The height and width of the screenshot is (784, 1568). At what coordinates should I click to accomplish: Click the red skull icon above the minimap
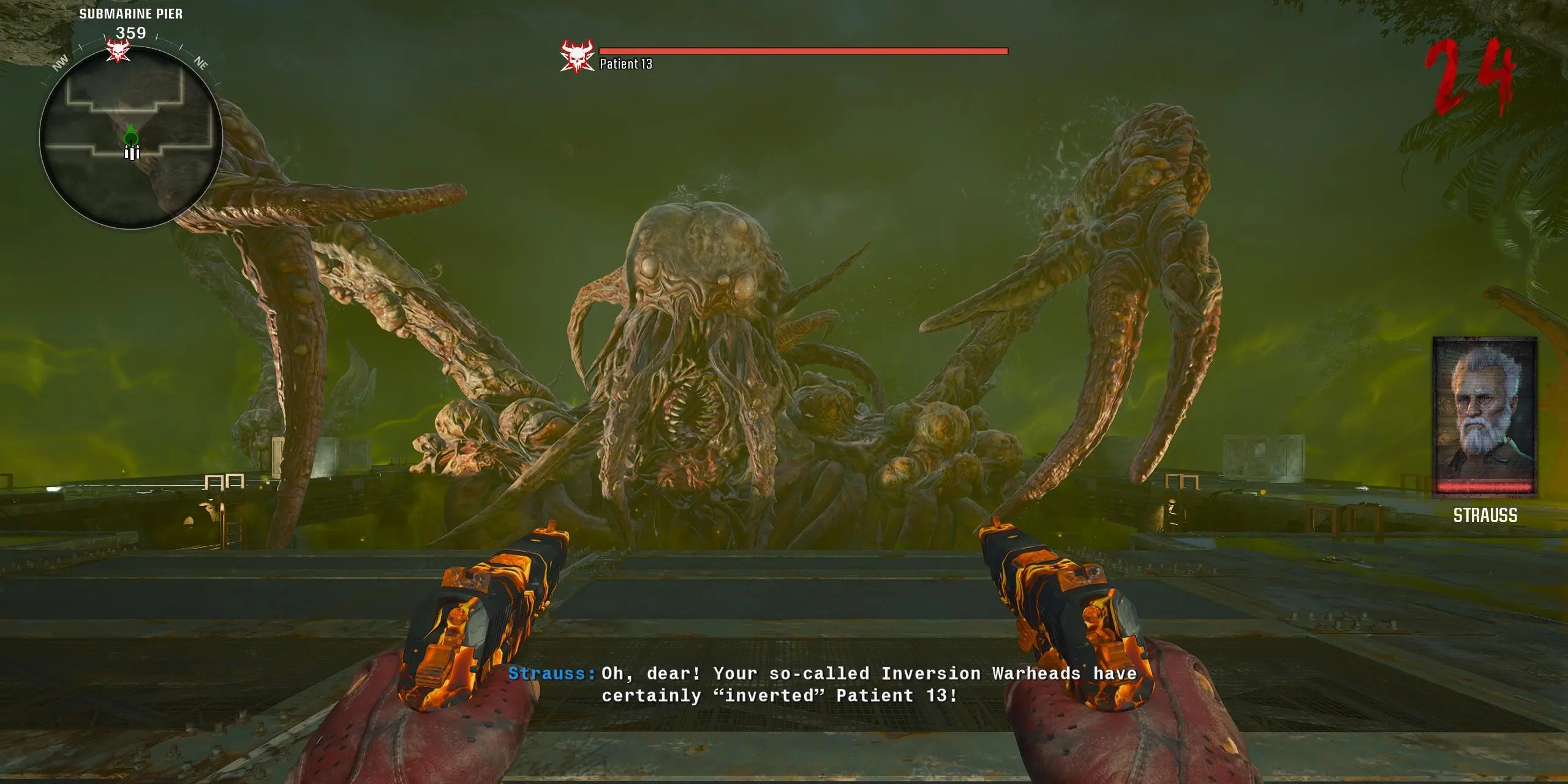118,50
